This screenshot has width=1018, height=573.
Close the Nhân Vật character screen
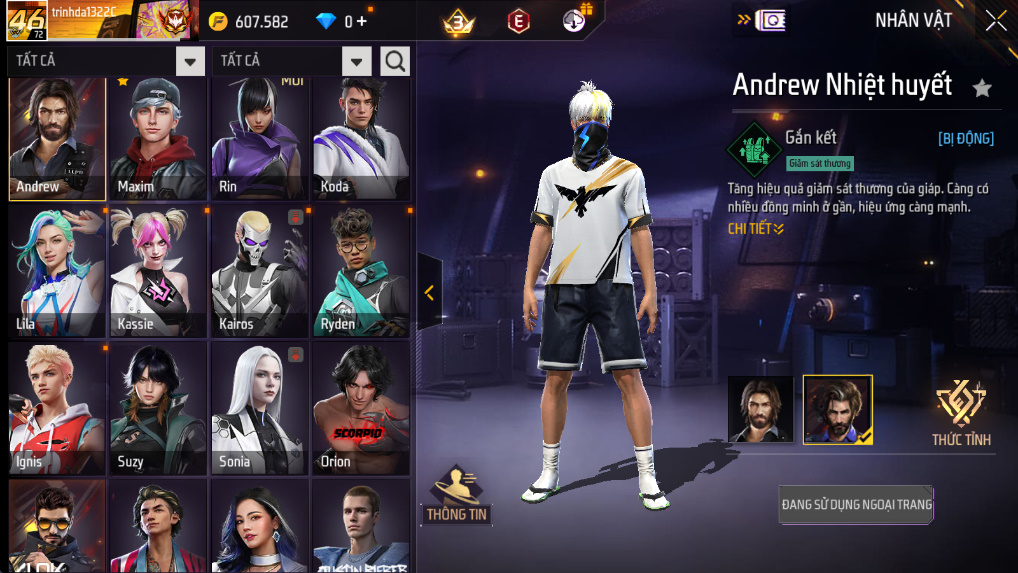[x=996, y=21]
